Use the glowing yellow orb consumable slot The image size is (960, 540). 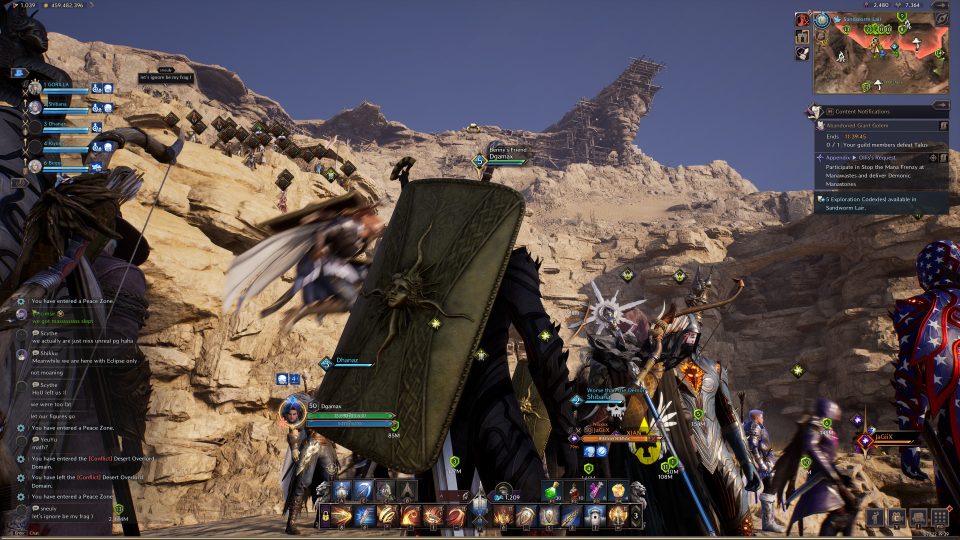(x=619, y=491)
